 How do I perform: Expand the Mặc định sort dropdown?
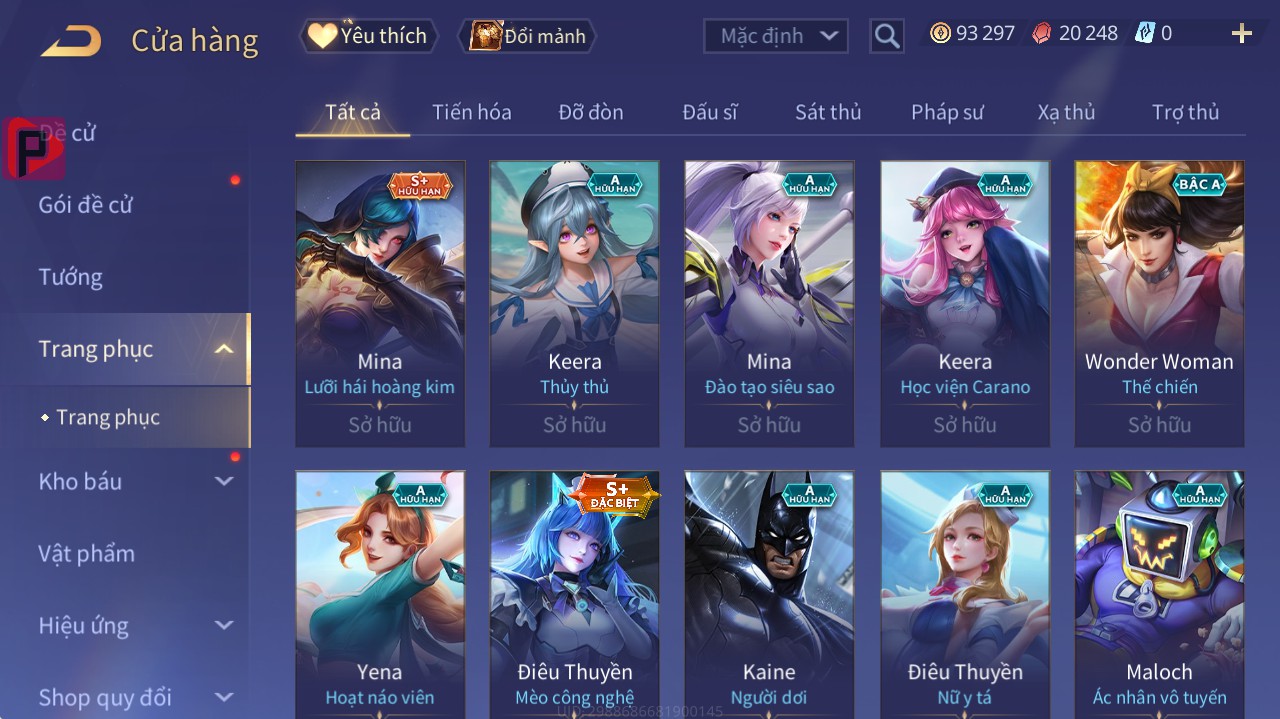point(776,36)
